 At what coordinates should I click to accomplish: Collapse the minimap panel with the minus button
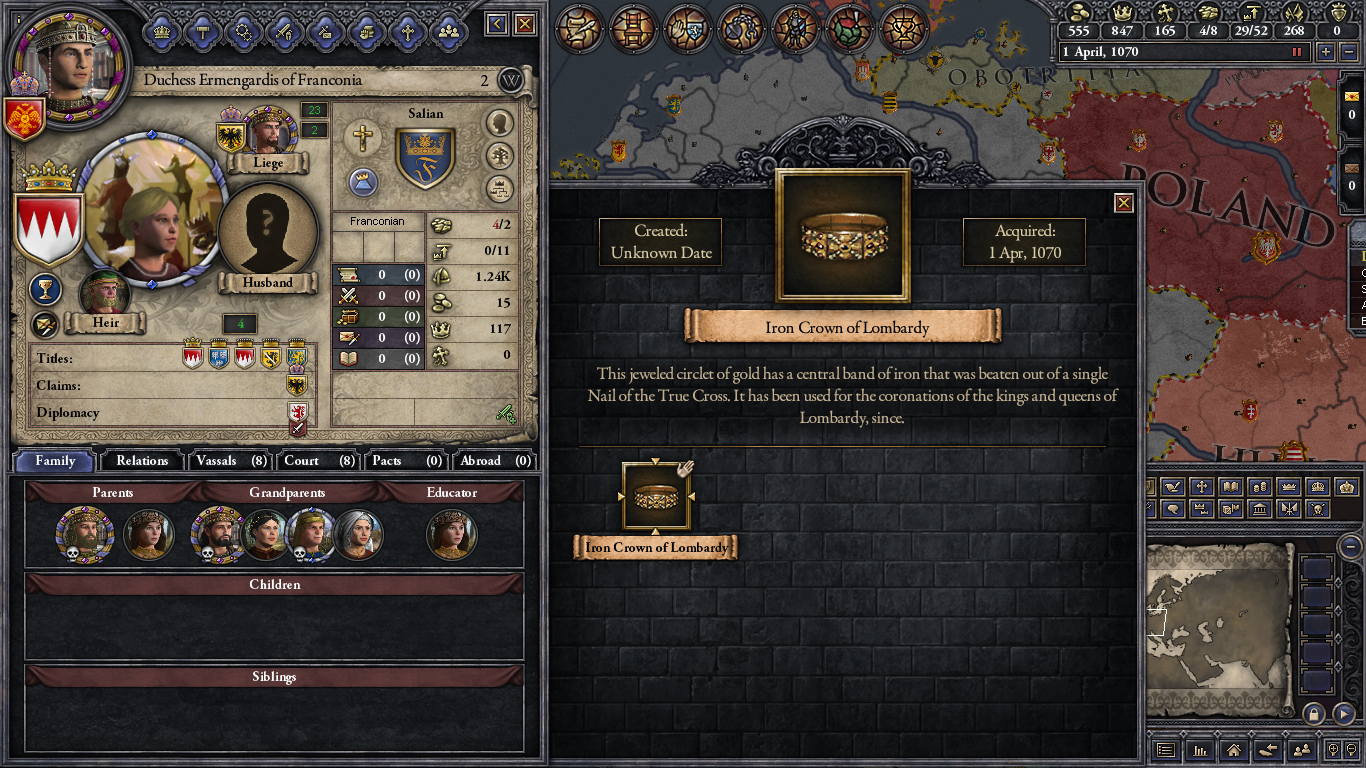(1349, 548)
